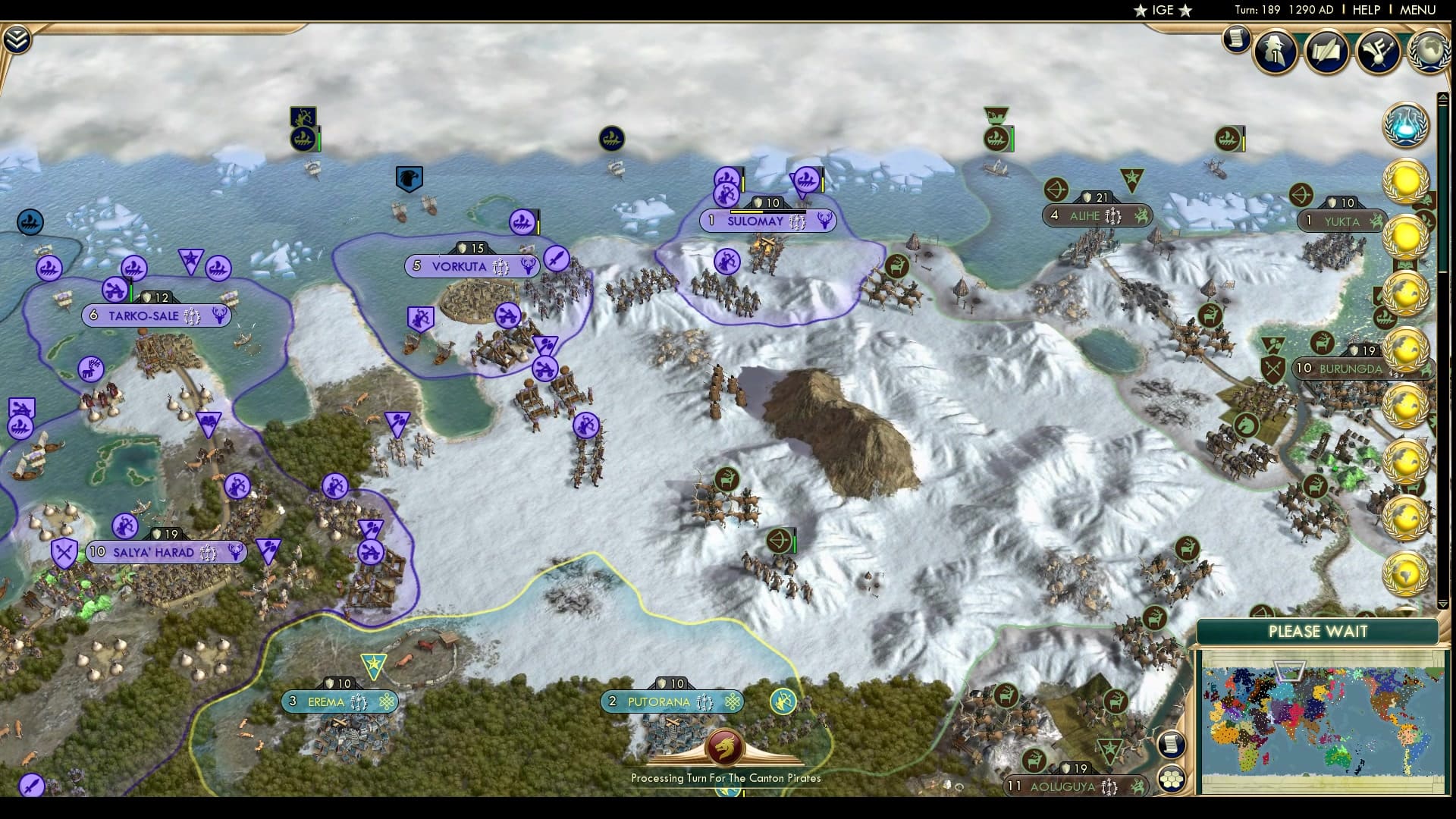Image resolution: width=1456 pixels, height=819 pixels.
Task: Click the blue research notification bubble
Action: [x=1407, y=125]
